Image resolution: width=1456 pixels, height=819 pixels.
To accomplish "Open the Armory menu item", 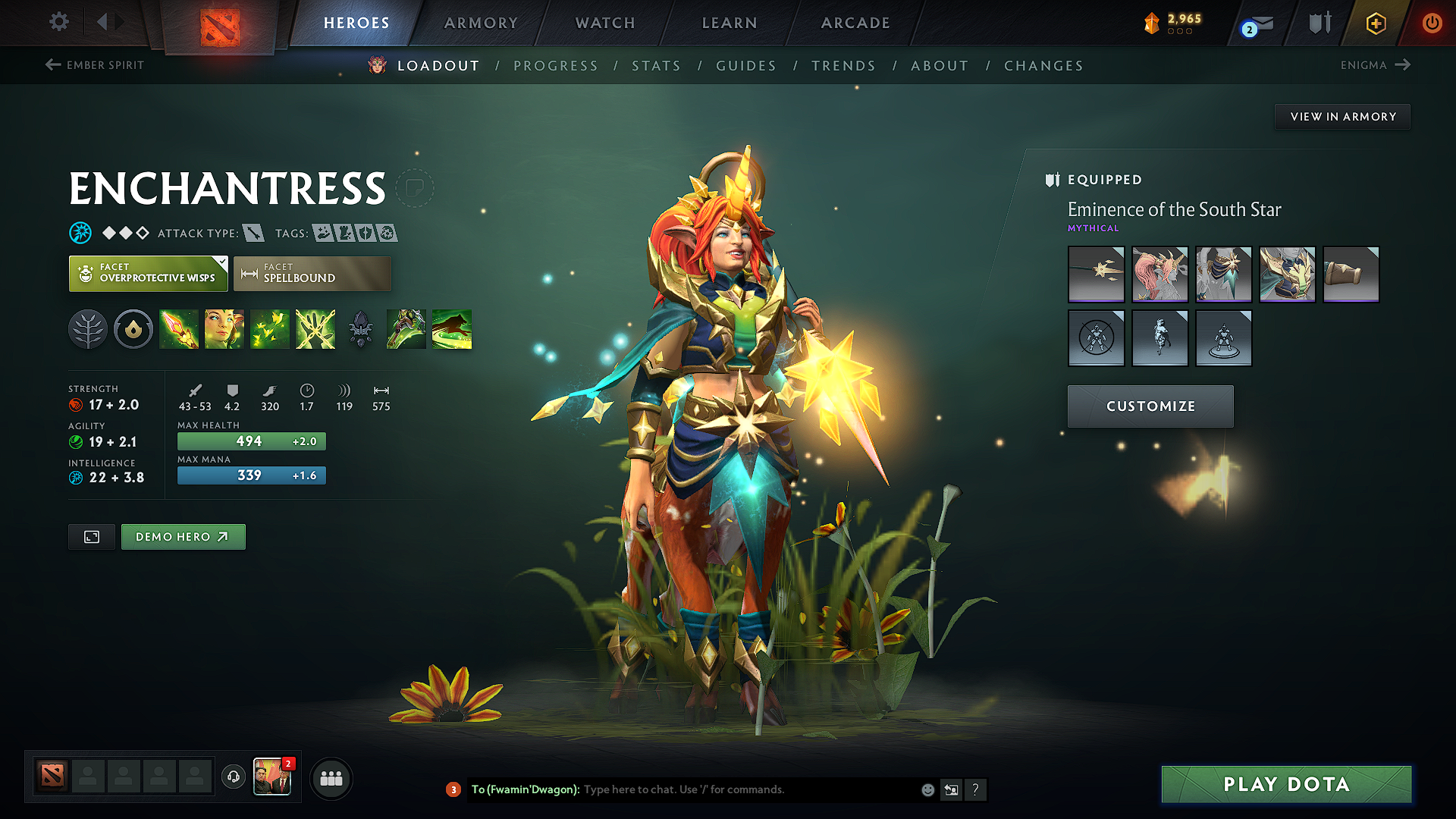I will 480,23.
